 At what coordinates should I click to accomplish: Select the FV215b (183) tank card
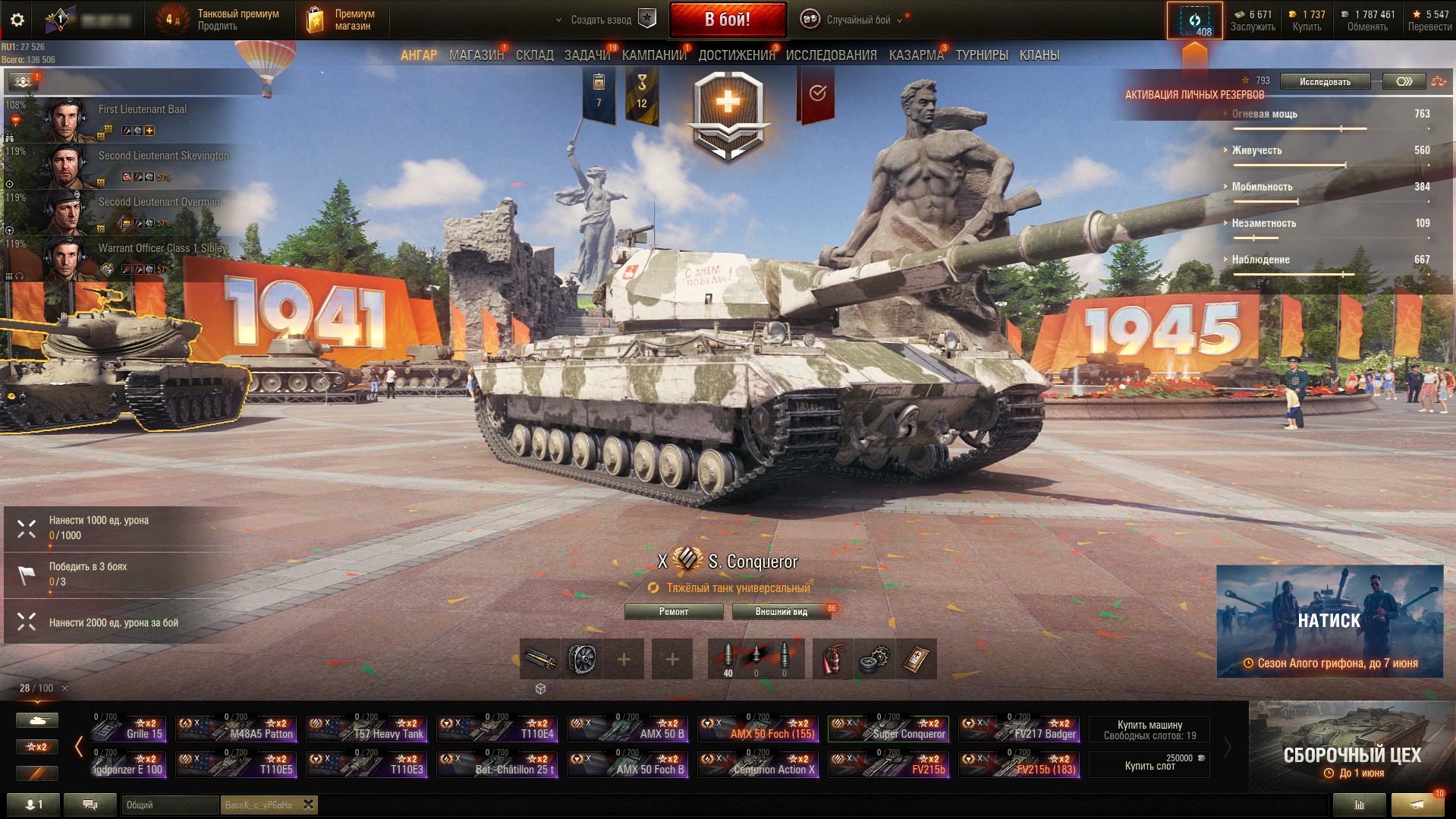[1019, 764]
